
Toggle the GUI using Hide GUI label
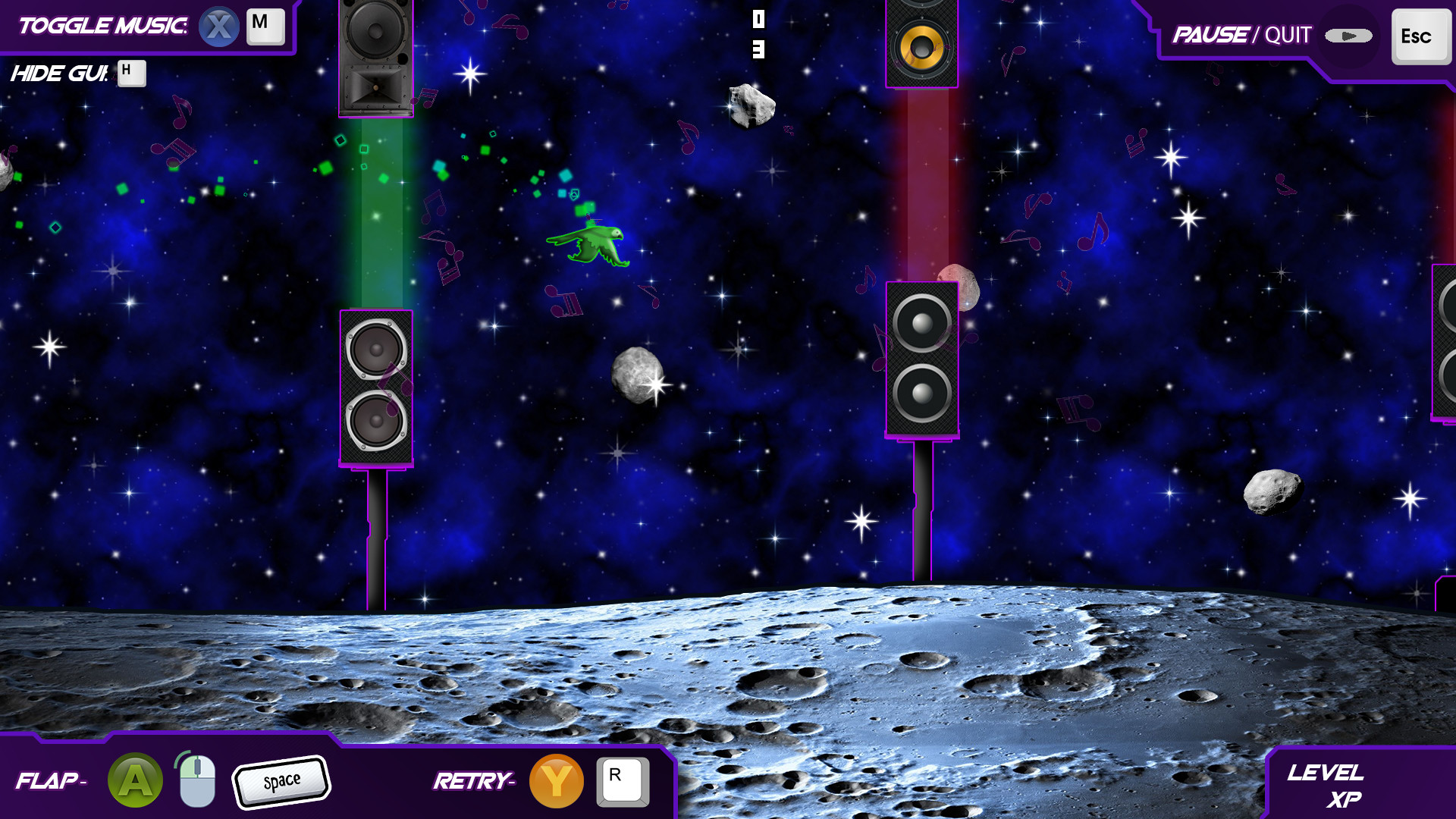click(59, 74)
